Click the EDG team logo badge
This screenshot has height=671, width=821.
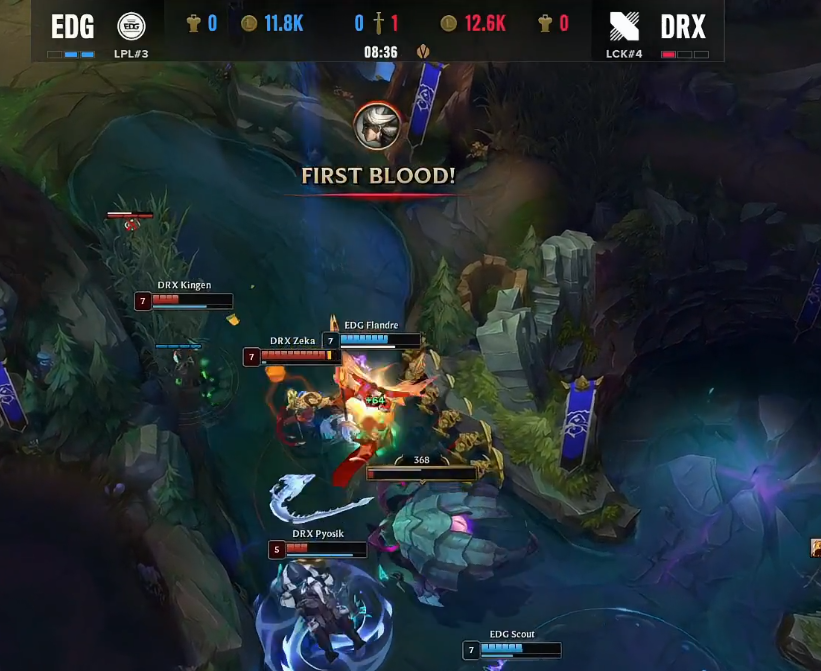tap(131, 25)
